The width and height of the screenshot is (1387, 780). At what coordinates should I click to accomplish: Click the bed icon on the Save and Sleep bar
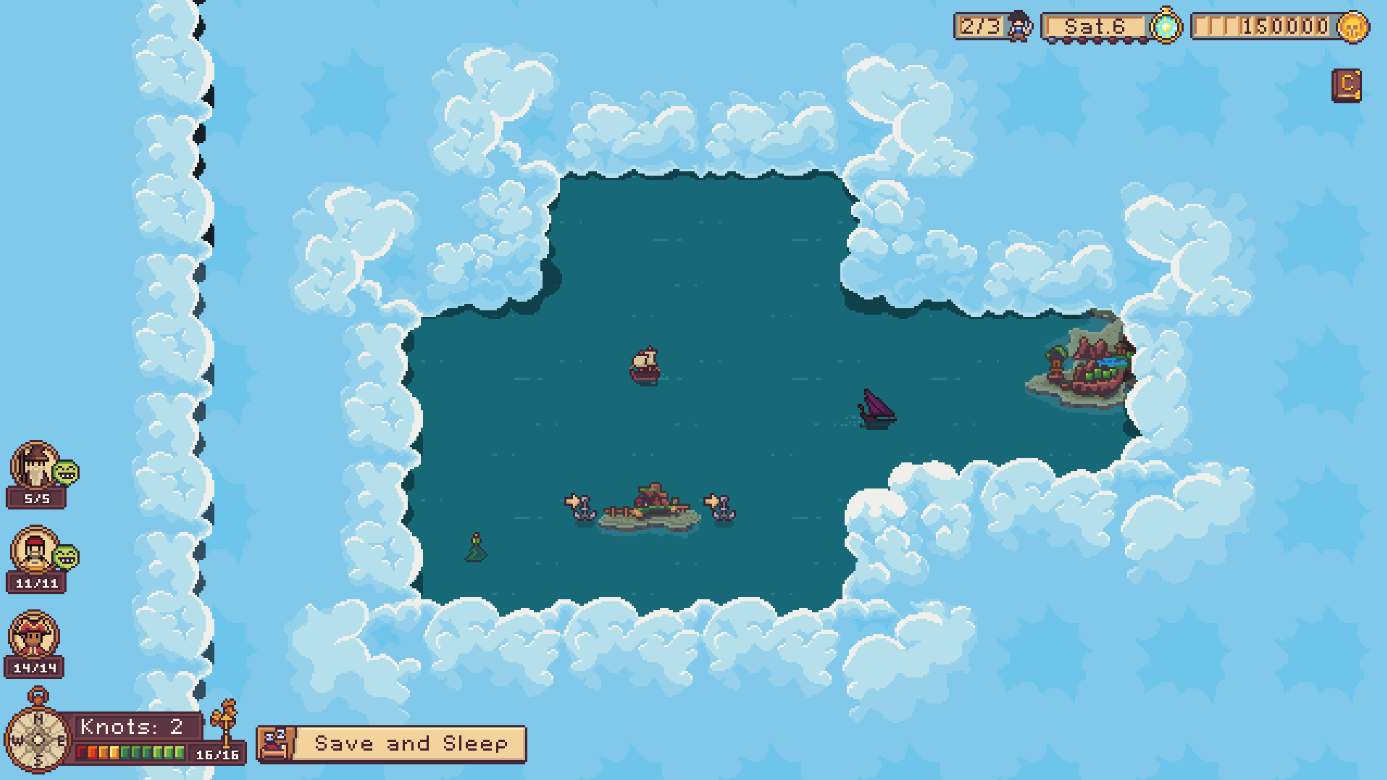coord(277,743)
